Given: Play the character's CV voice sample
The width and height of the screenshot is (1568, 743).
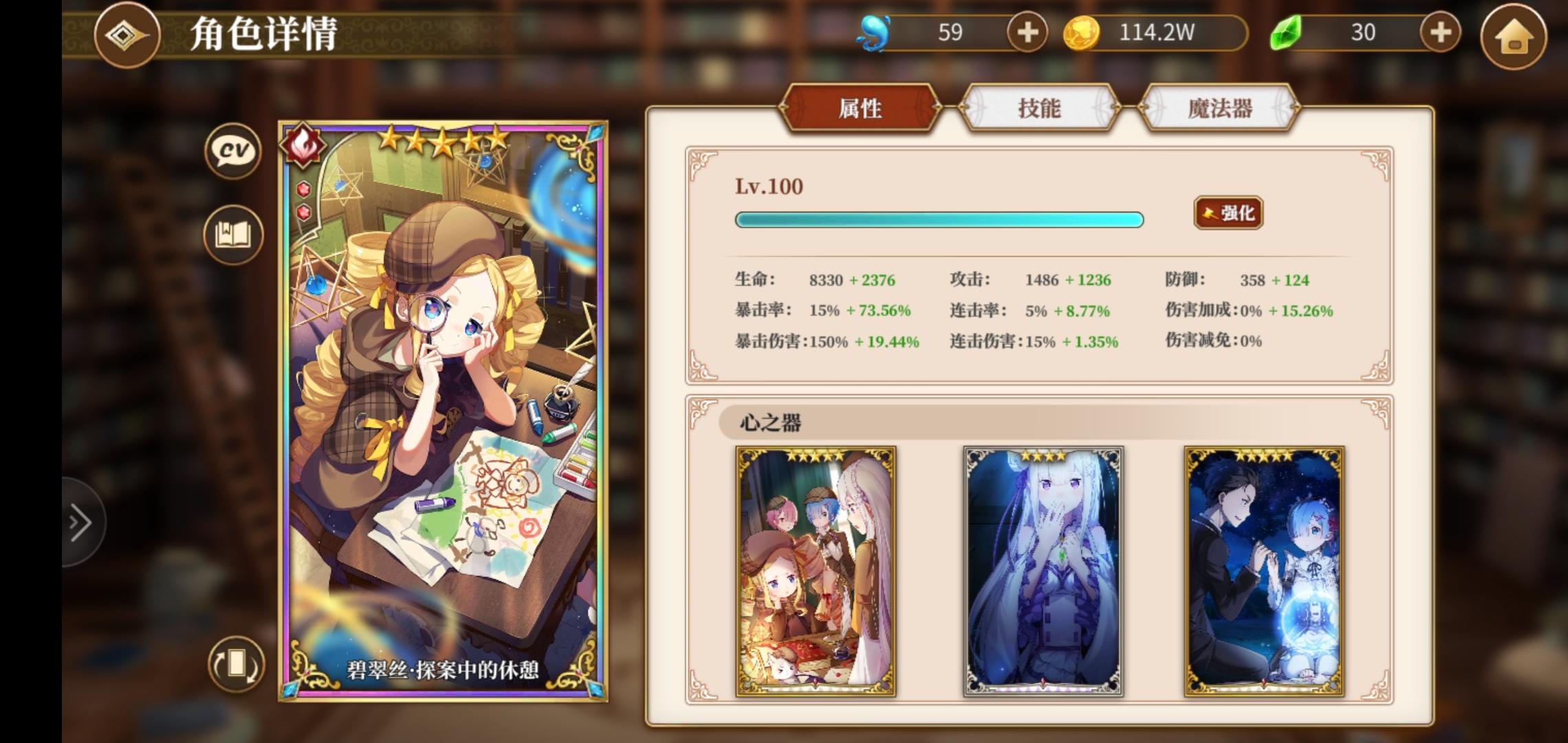Looking at the screenshot, I should coord(233,151).
